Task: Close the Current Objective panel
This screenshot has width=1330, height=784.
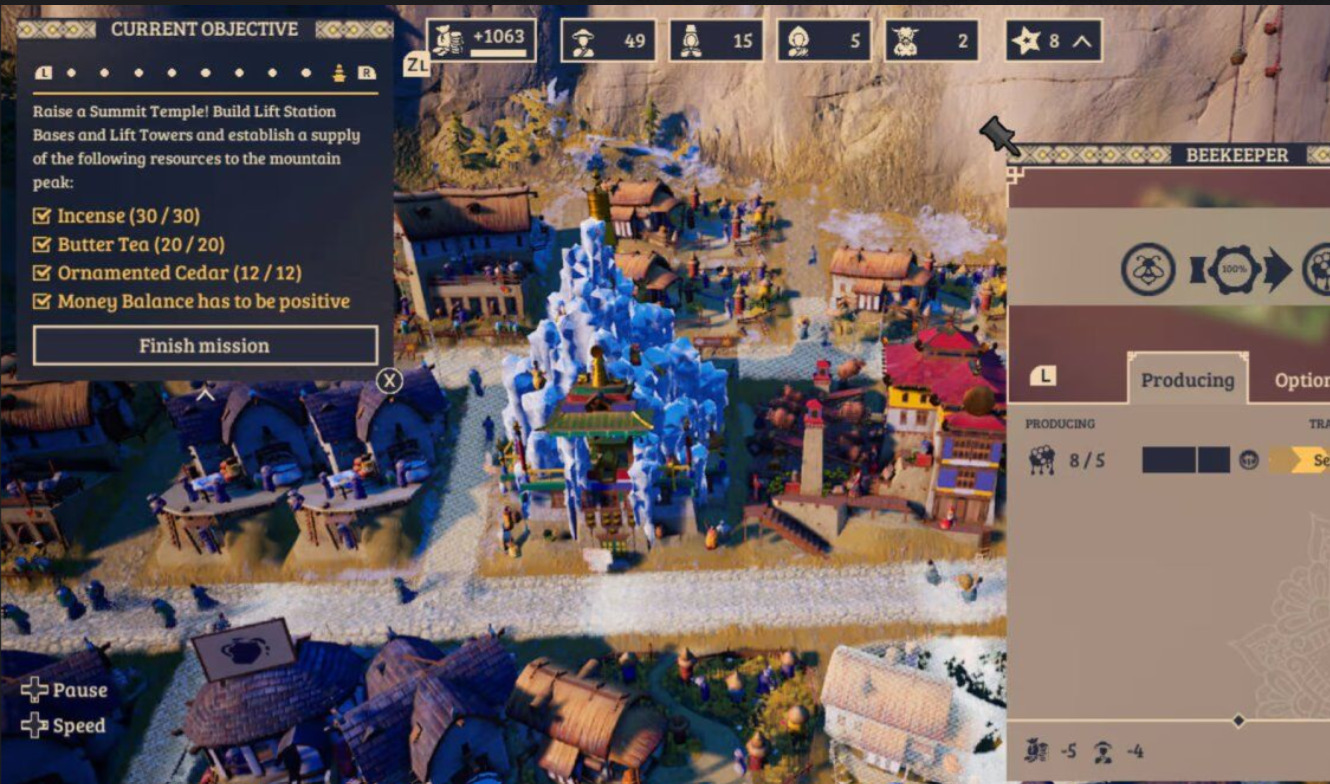Action: tap(389, 380)
